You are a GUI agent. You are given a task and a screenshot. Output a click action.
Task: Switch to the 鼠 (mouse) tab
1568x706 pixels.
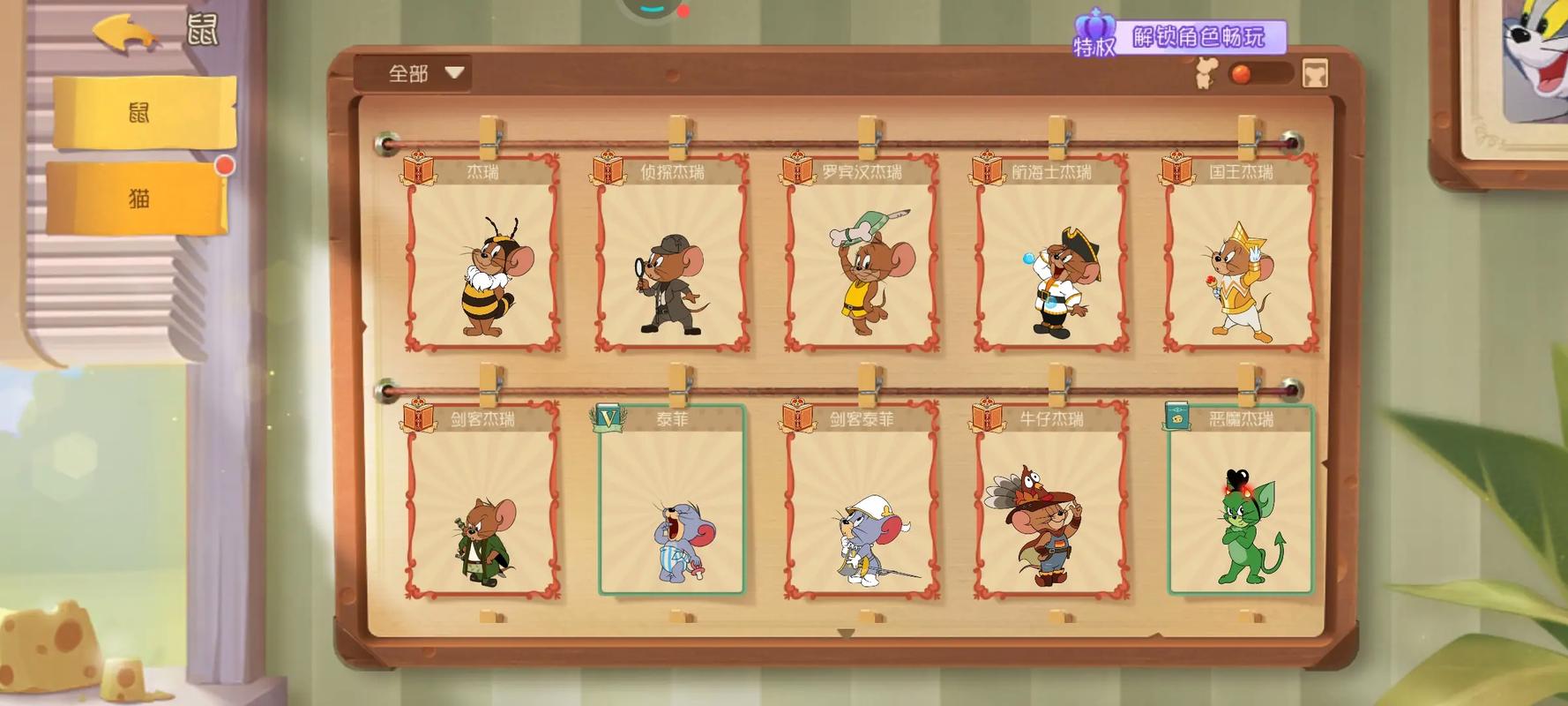click(x=141, y=112)
